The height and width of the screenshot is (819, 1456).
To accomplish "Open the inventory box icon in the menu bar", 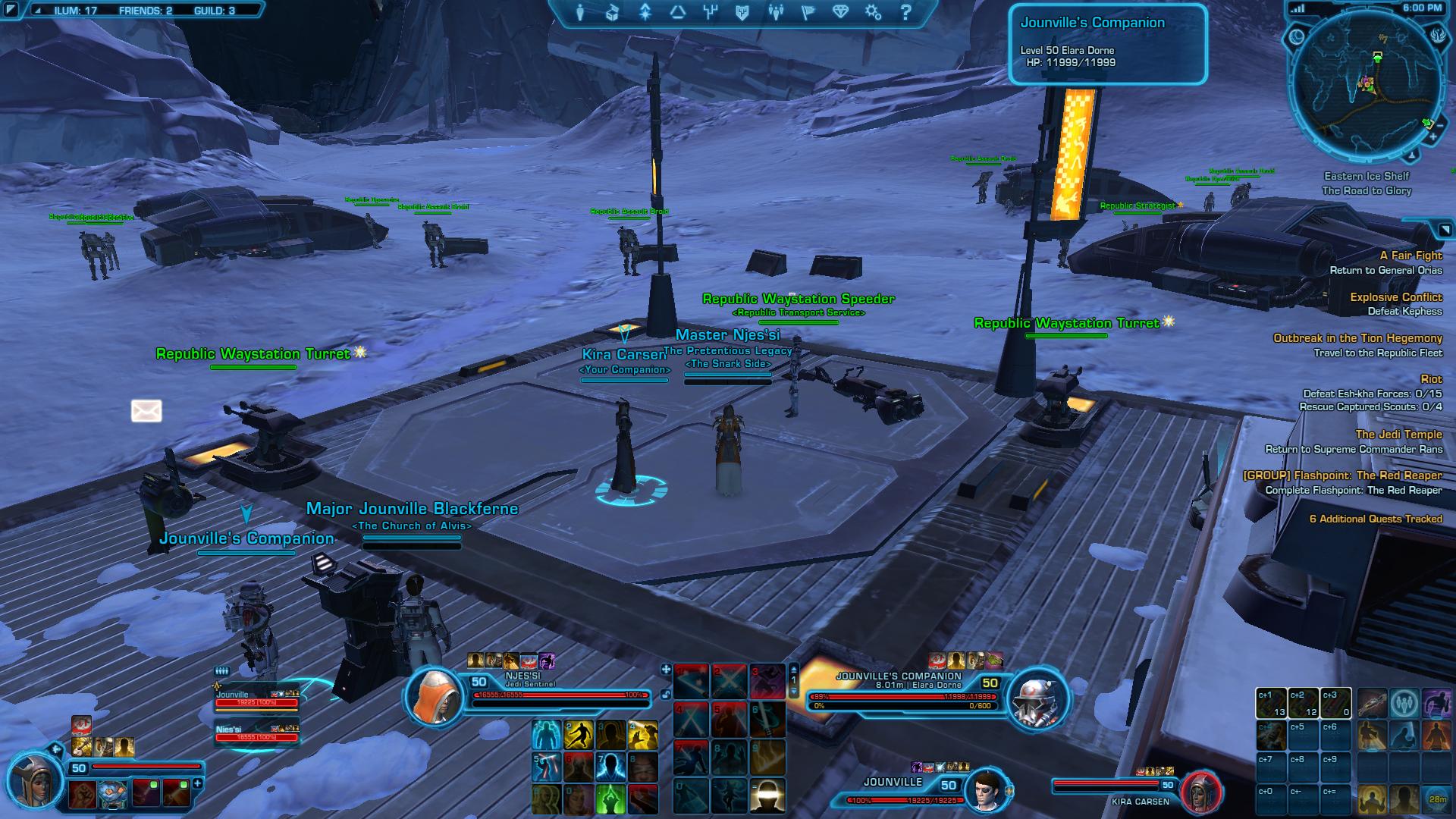I will [x=613, y=12].
